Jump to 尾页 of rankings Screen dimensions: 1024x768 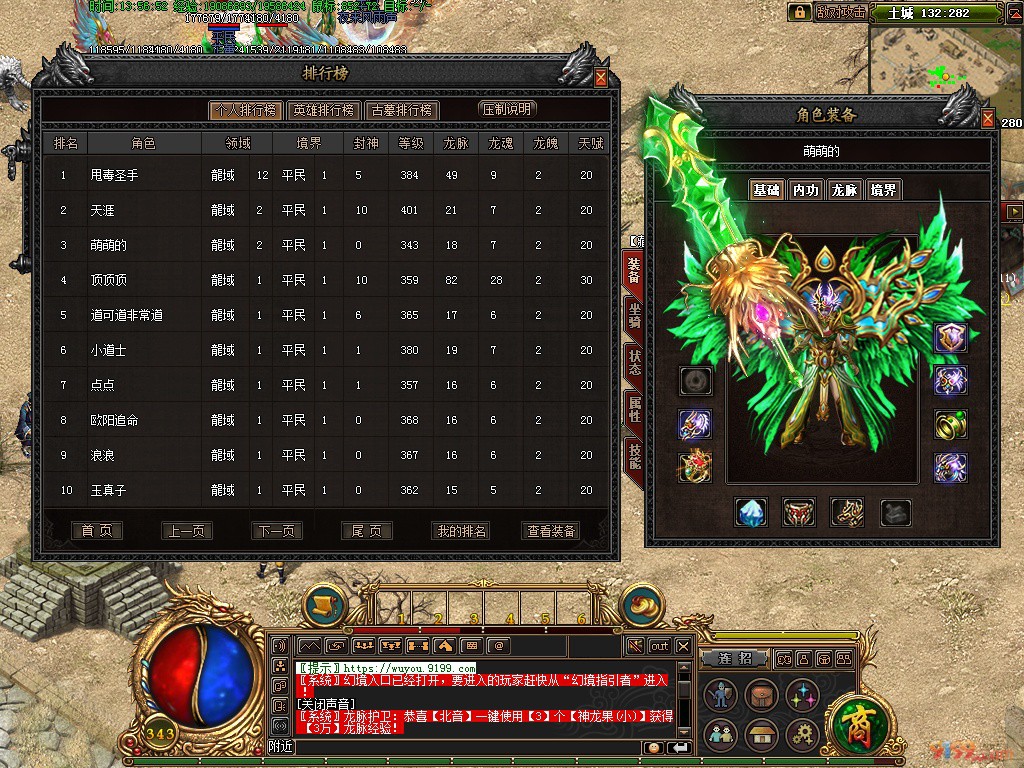point(366,531)
